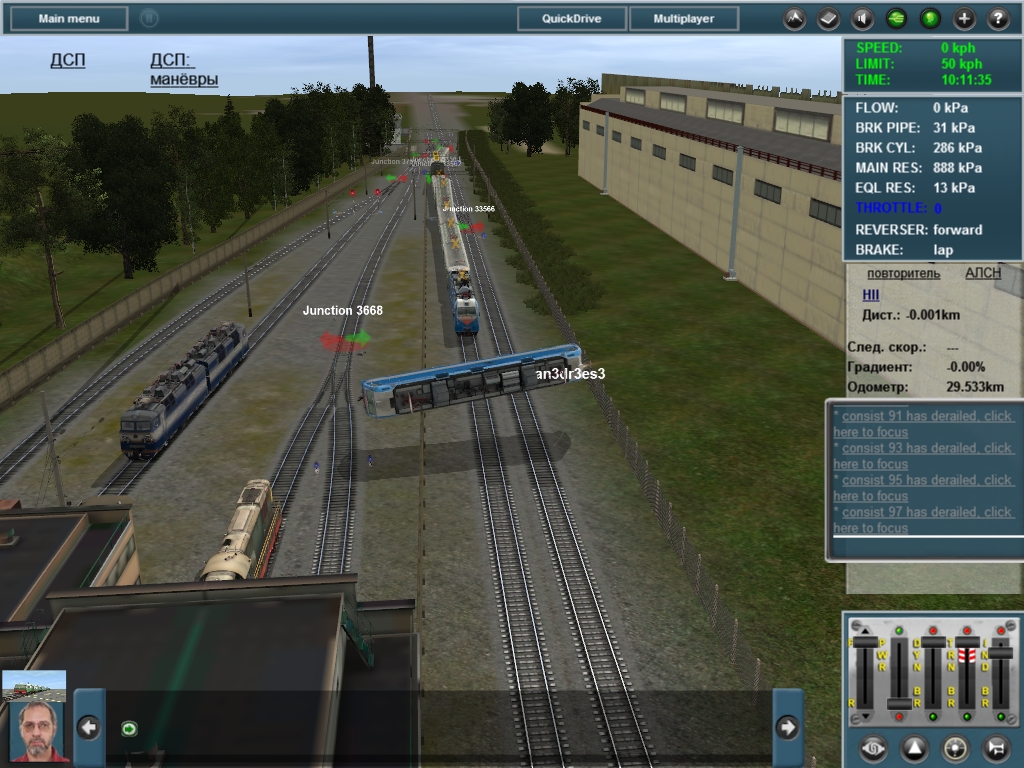Screen dimensions: 1024x768
Task: Click the pause button beside Main menu
Action: (148, 18)
